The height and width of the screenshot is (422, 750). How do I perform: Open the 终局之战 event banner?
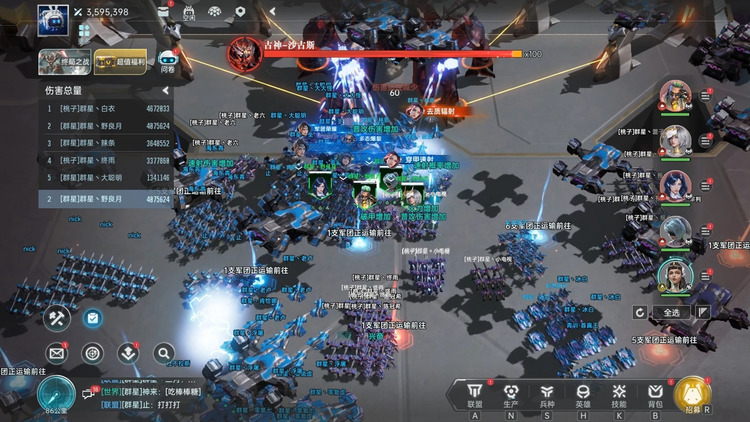pyautogui.click(x=65, y=61)
